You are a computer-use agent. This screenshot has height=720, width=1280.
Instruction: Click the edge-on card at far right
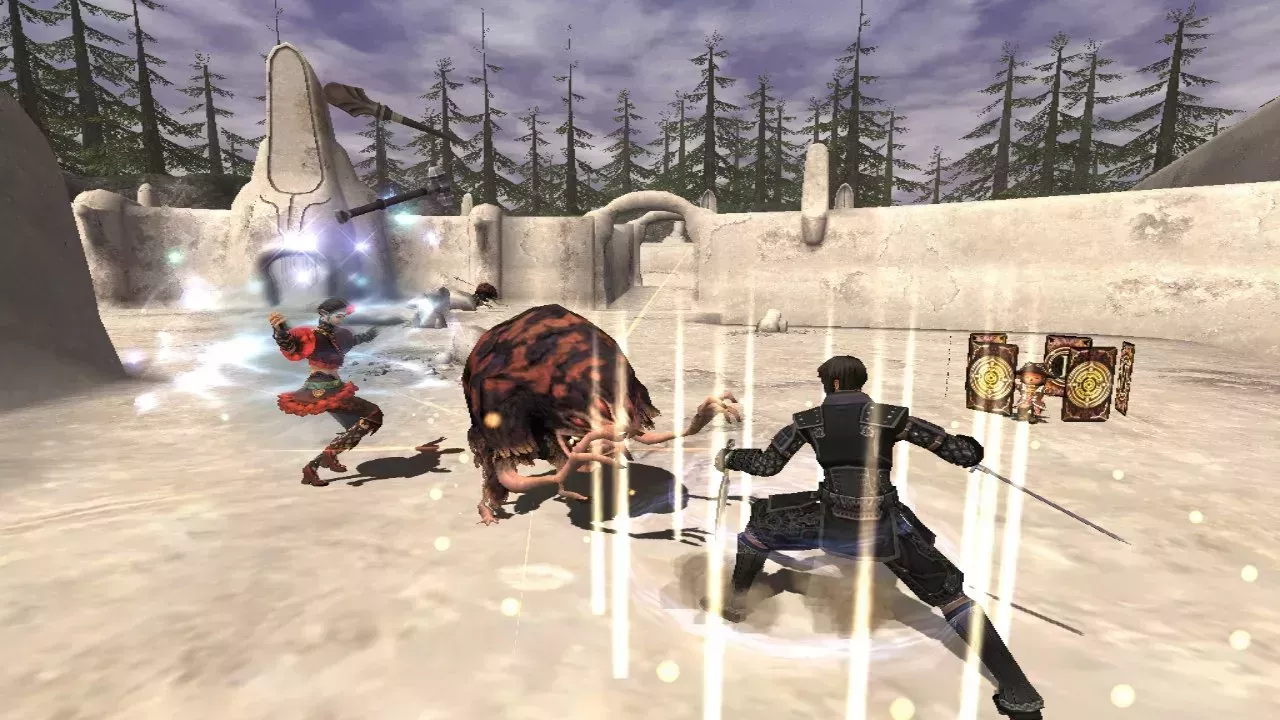1127,378
